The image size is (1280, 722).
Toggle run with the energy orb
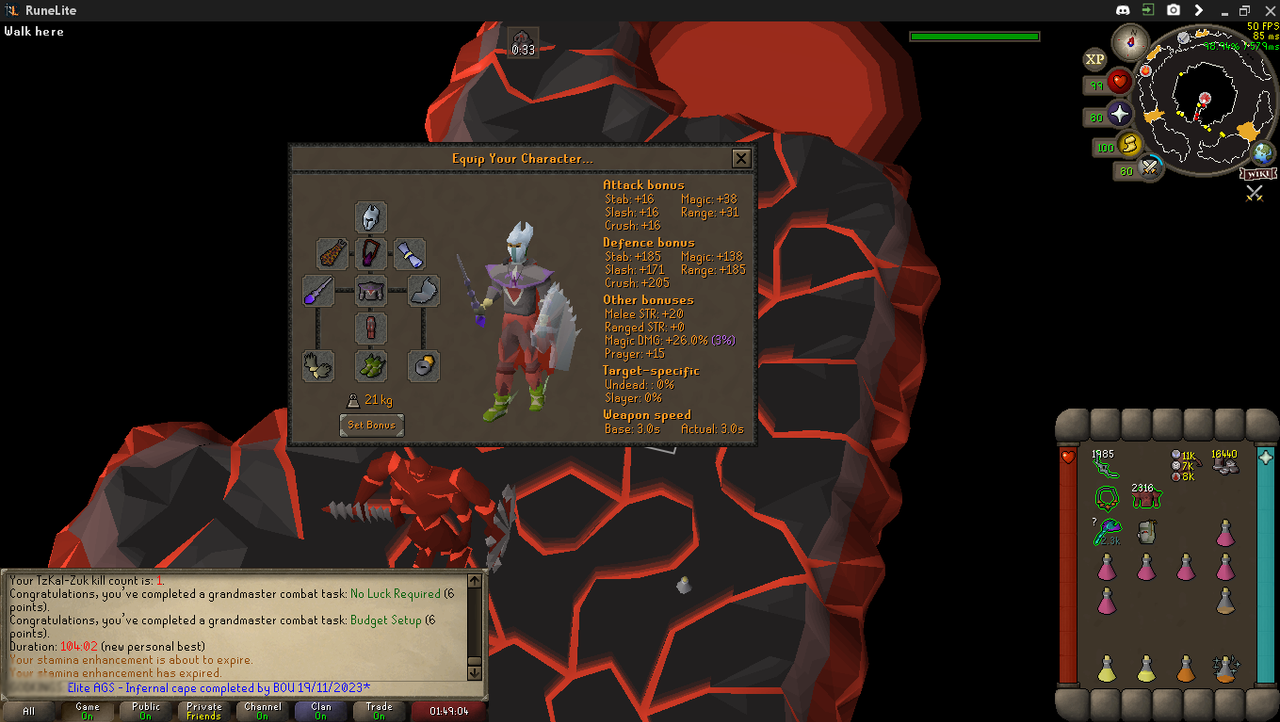click(x=1130, y=146)
